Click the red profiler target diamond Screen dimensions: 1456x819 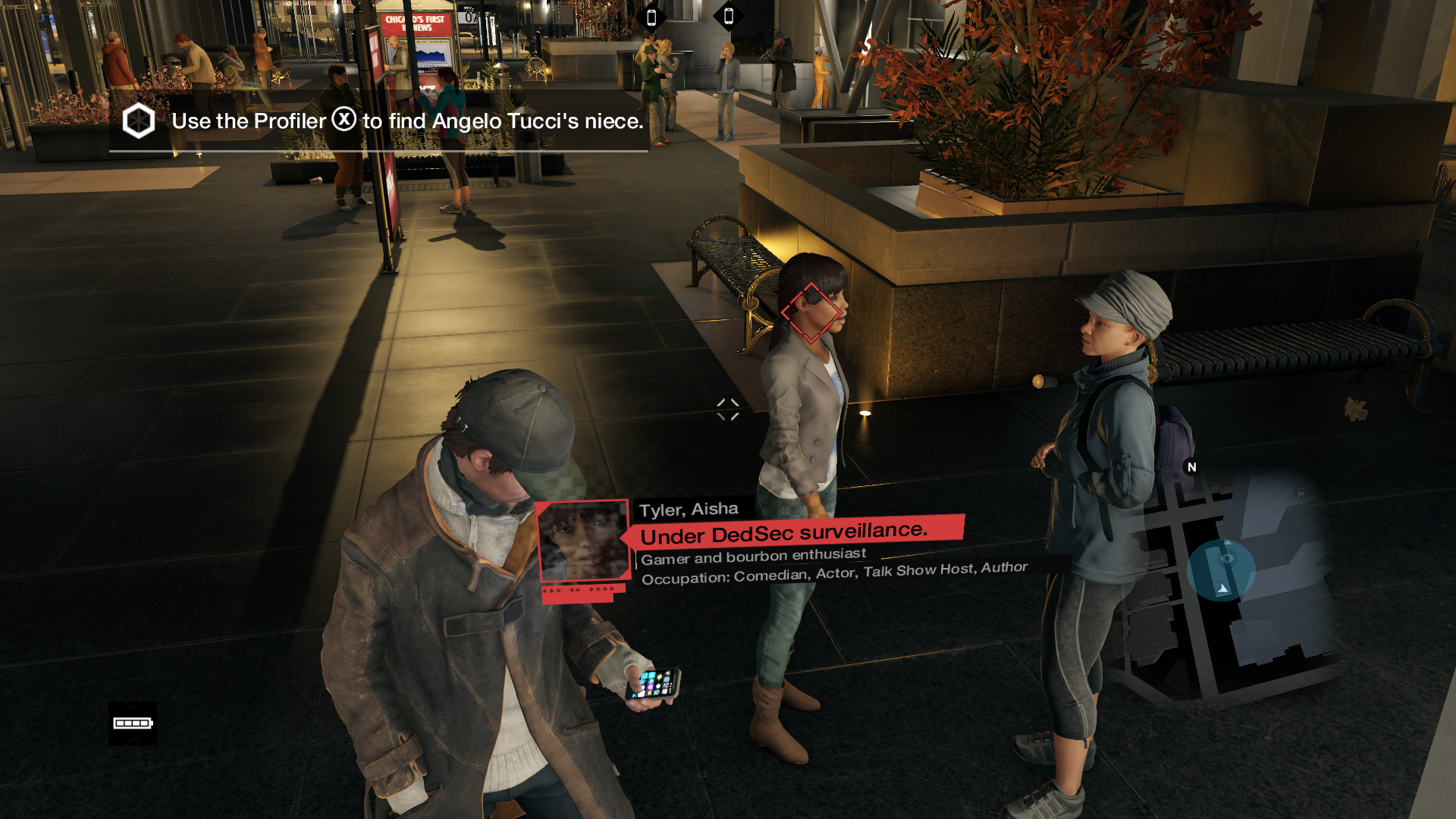point(811,312)
